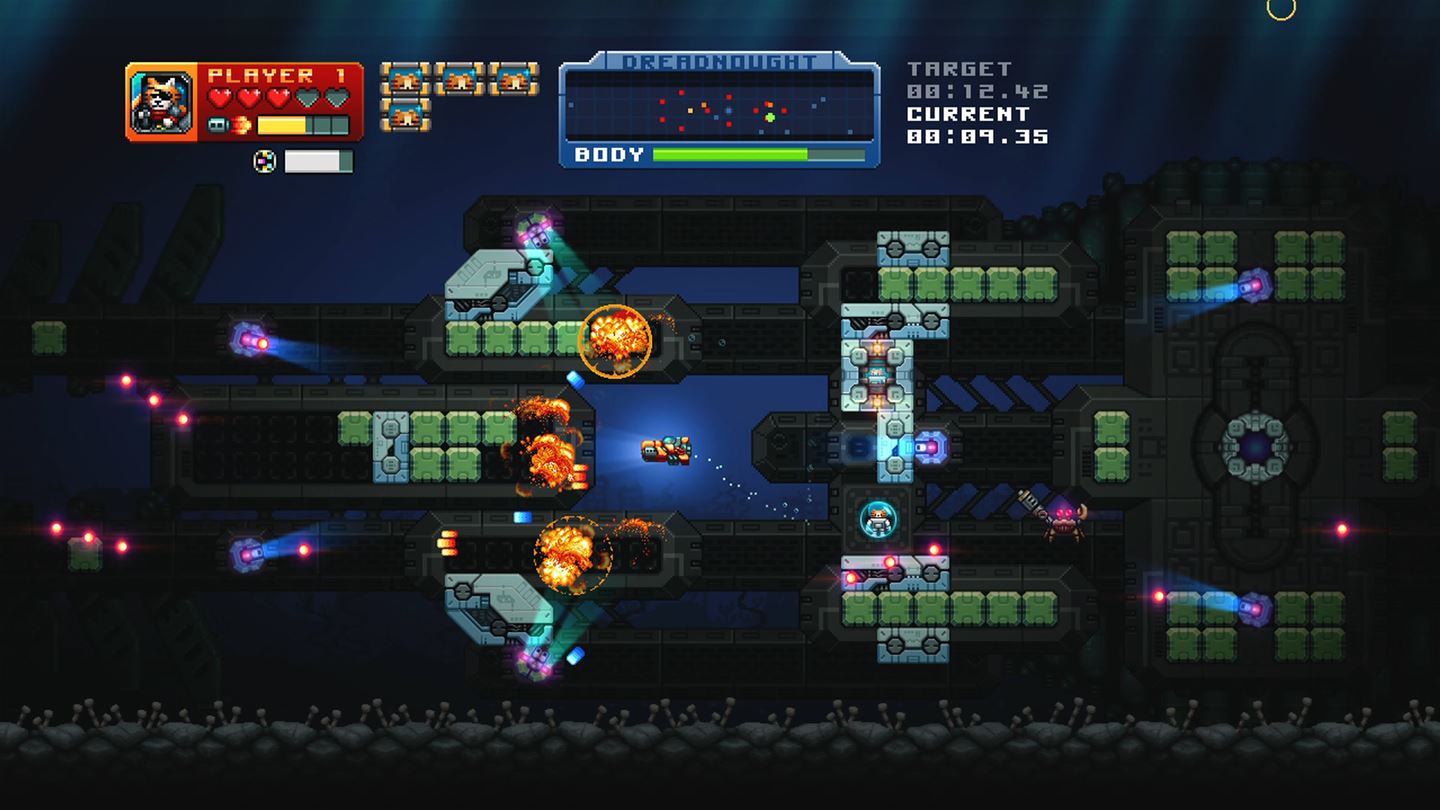Click the special weapon pickup icon below the hearts
This screenshot has width=1440, height=810.
click(x=265, y=160)
